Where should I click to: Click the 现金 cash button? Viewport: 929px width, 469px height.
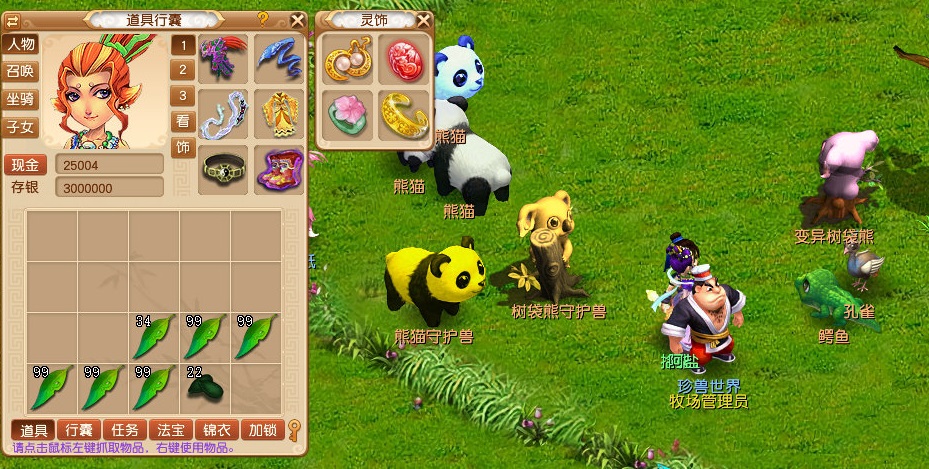click(x=26, y=165)
